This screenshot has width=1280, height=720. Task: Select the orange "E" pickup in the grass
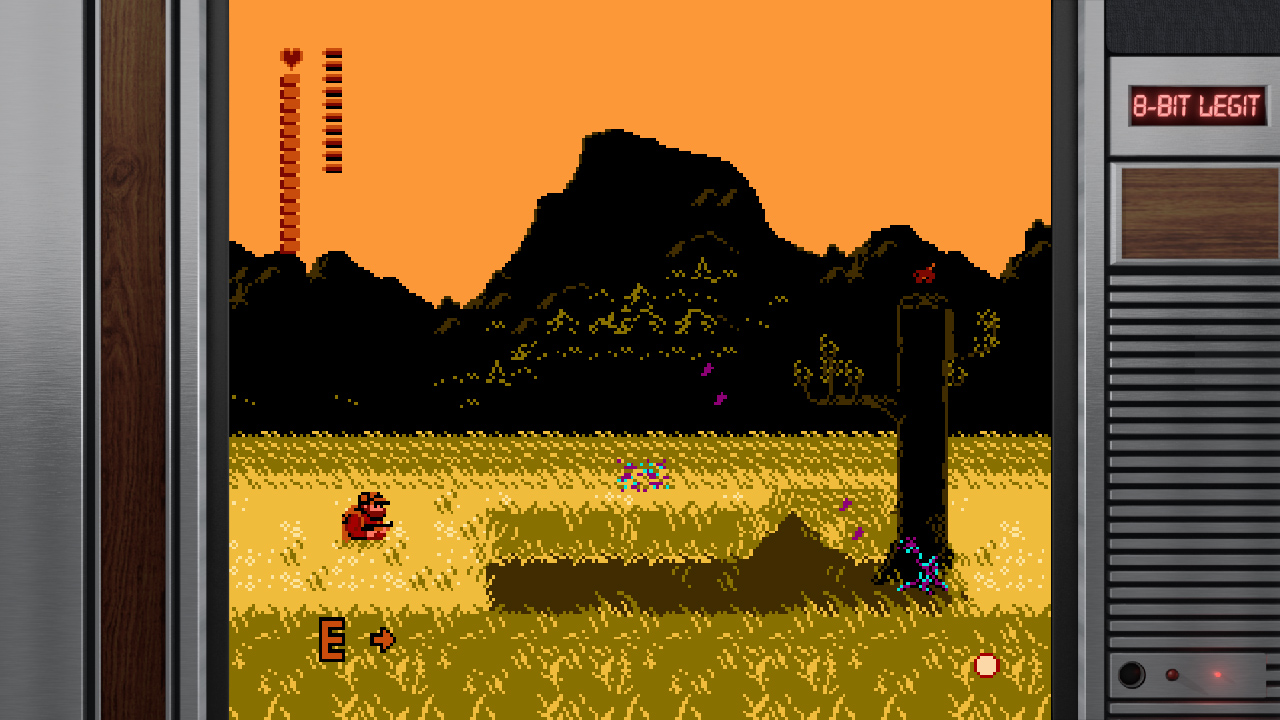pos(333,637)
